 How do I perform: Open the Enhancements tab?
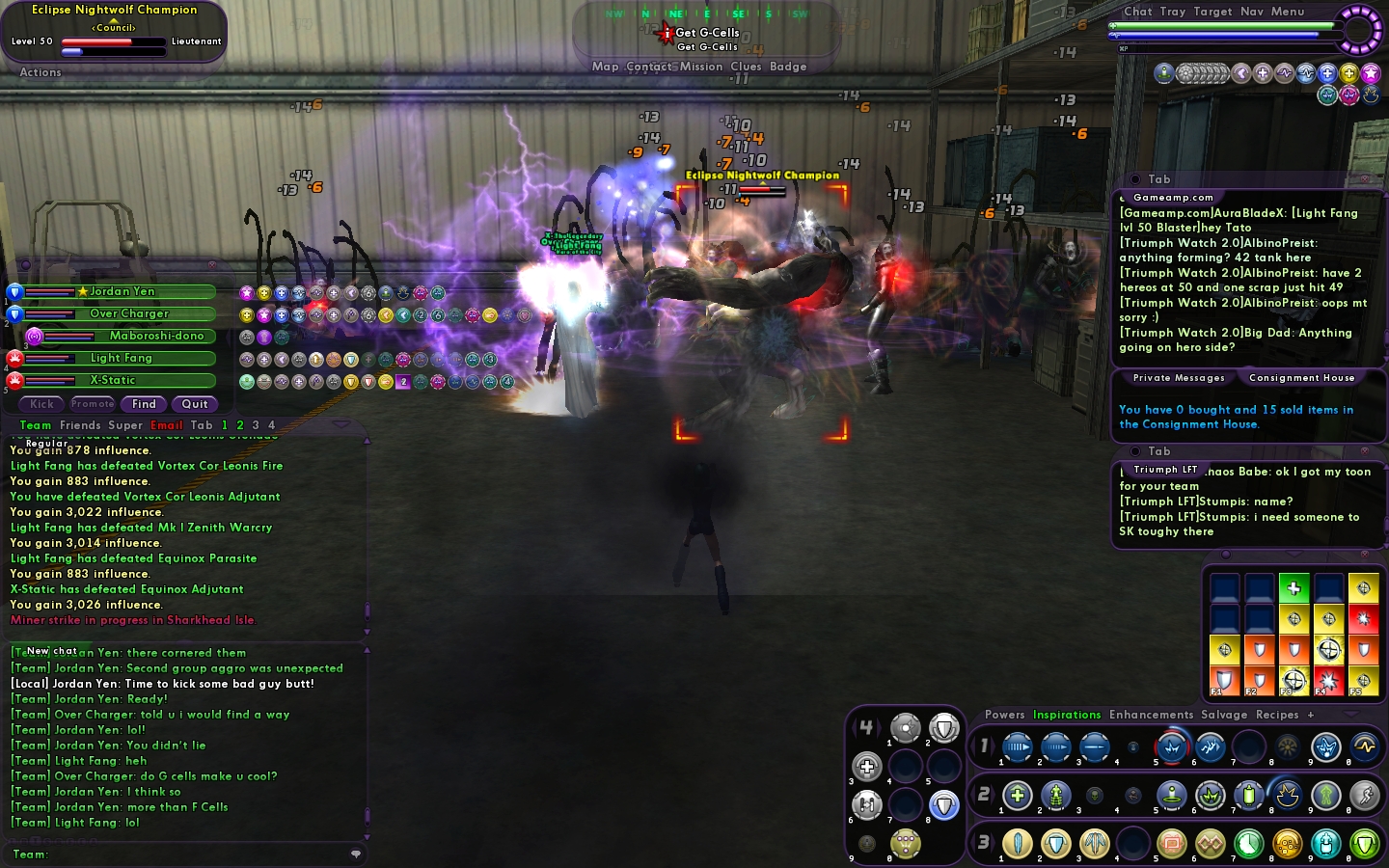pos(1151,715)
